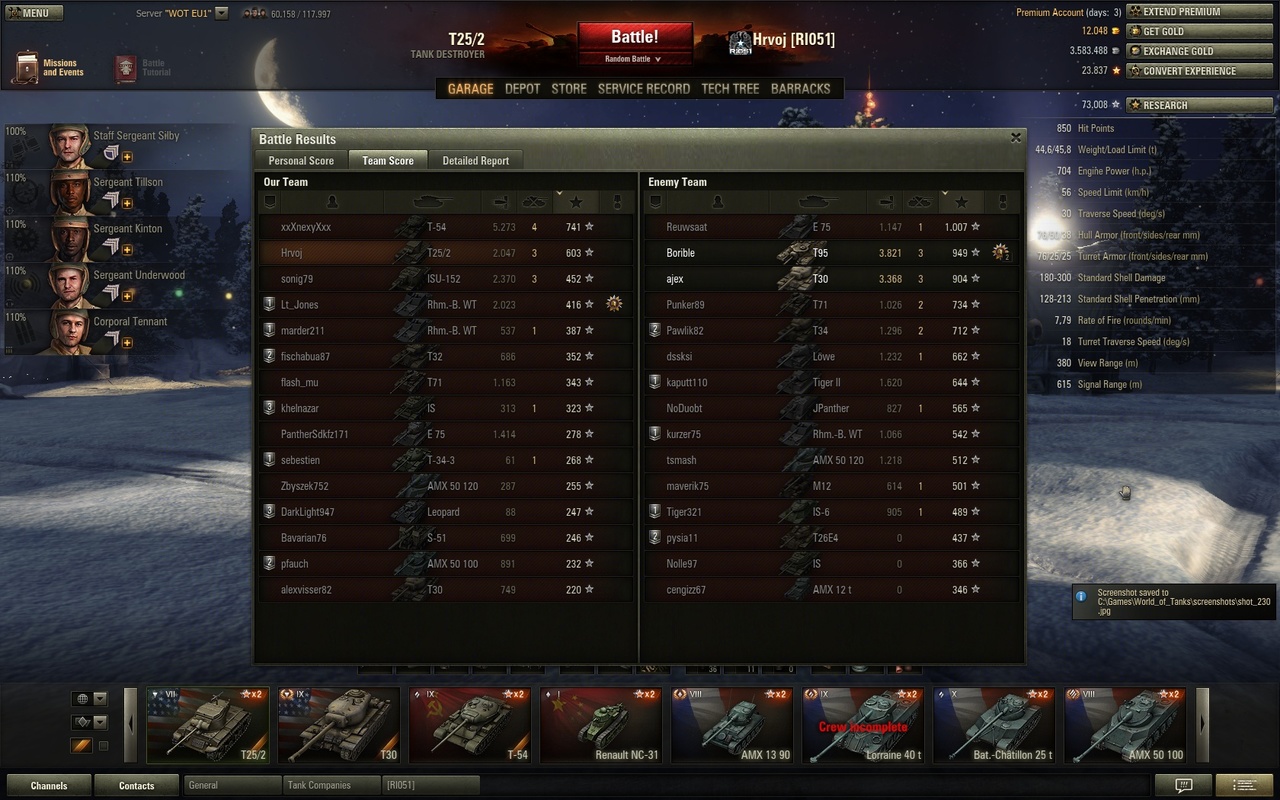Viewport: 1280px width, 800px height.
Task: Open the STORE section
Action: (569, 89)
